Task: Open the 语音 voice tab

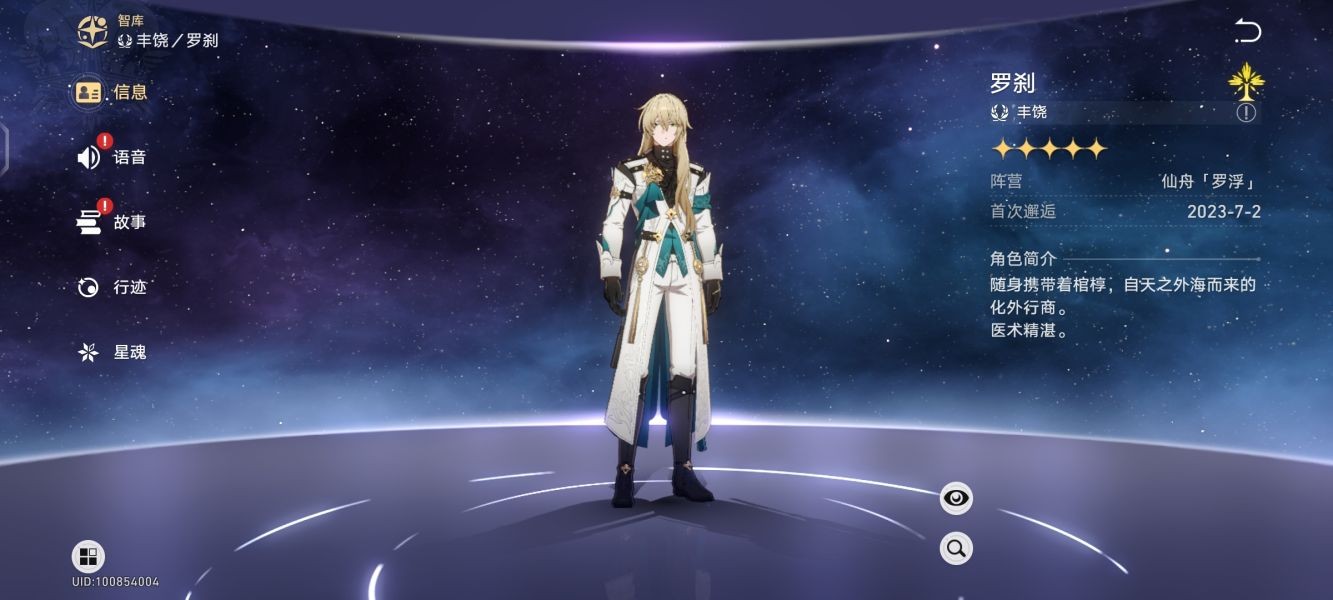Action: [x=112, y=157]
